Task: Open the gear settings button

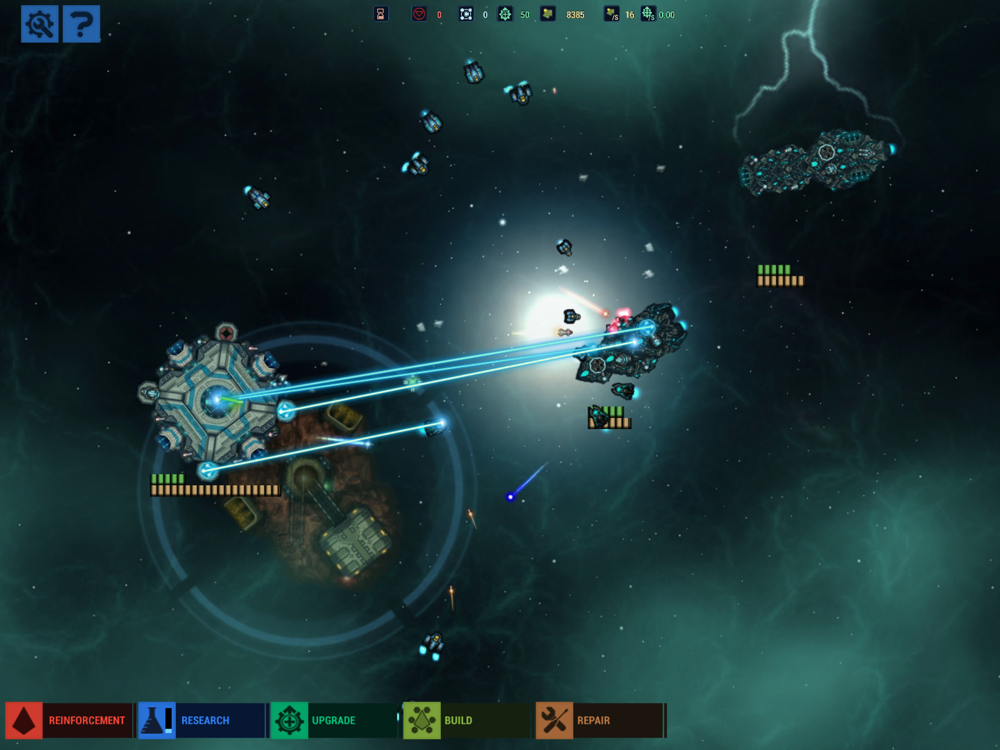Action: pos(40,23)
